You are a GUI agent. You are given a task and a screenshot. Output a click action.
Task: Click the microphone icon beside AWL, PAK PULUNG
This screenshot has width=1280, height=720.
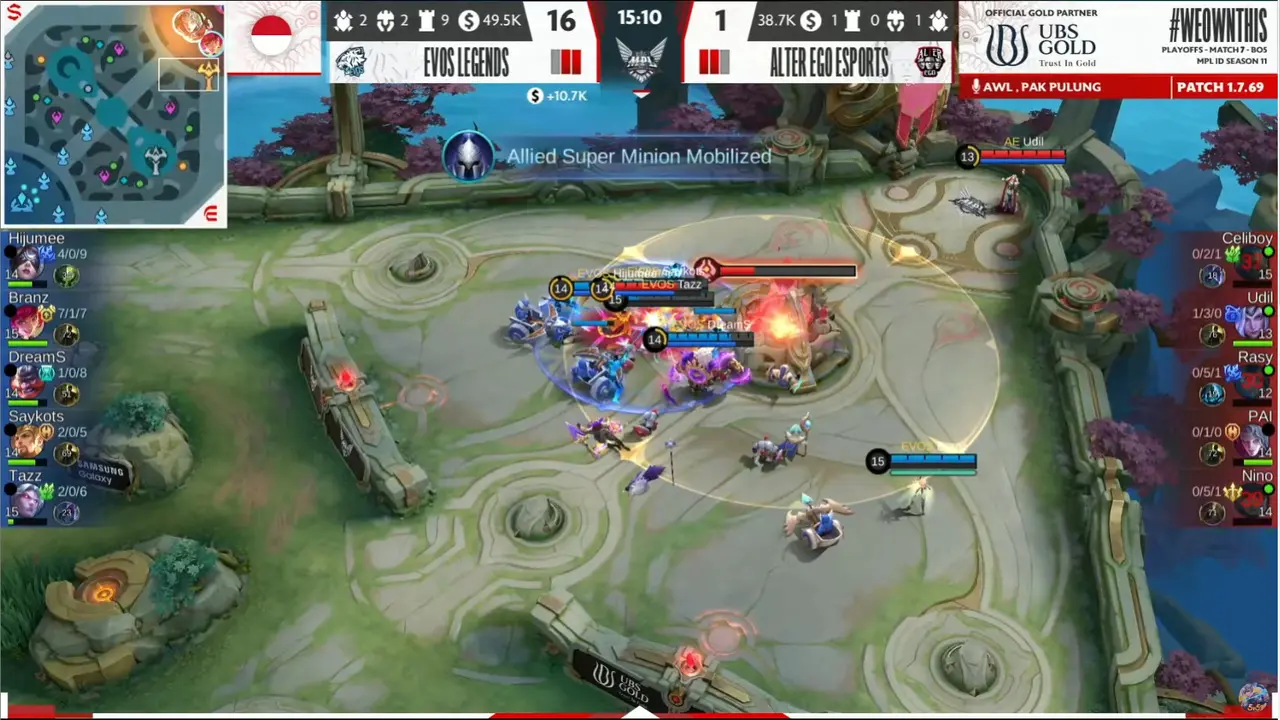[975, 87]
